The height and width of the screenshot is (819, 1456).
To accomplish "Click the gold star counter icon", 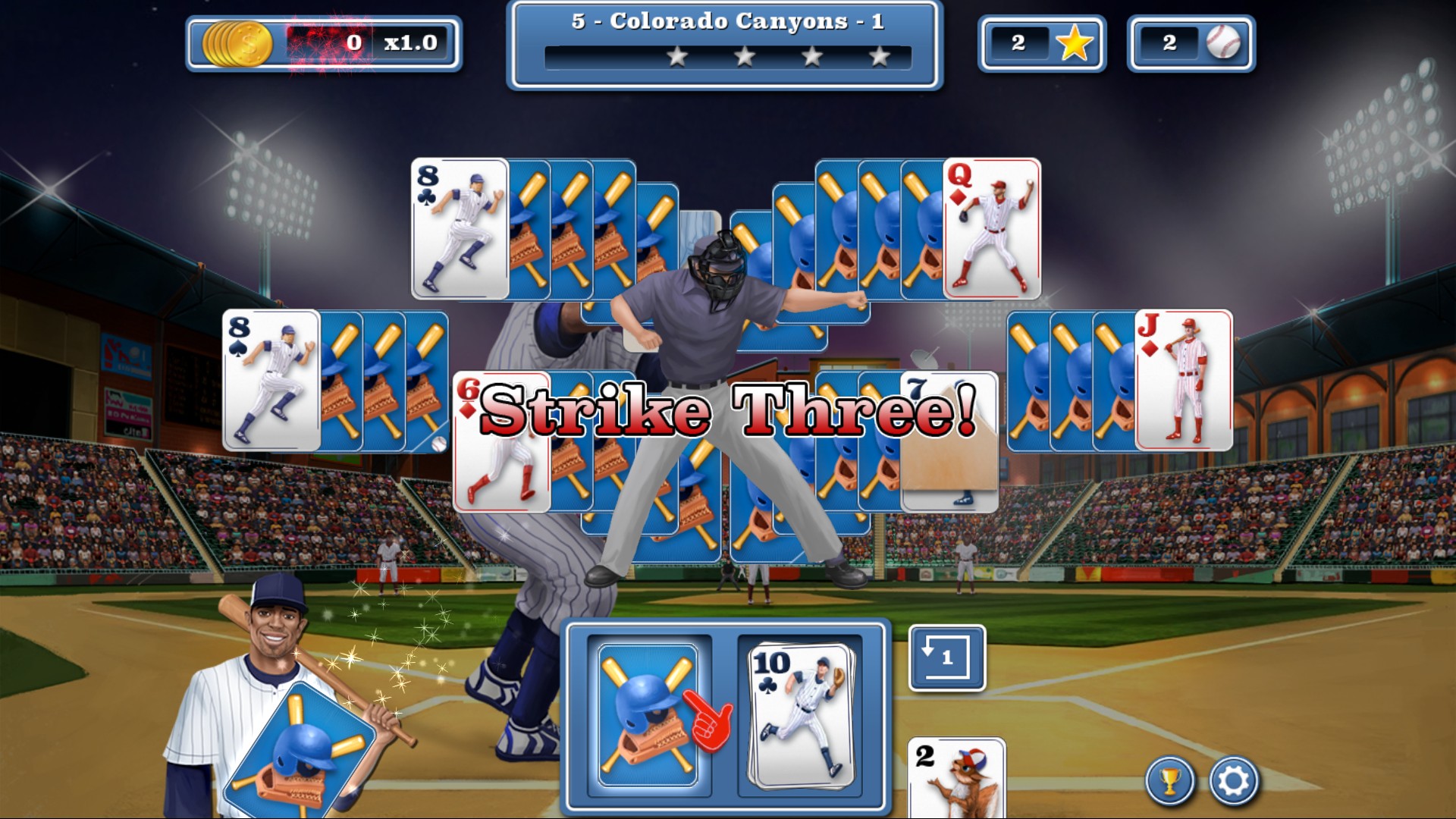I will (x=1076, y=43).
